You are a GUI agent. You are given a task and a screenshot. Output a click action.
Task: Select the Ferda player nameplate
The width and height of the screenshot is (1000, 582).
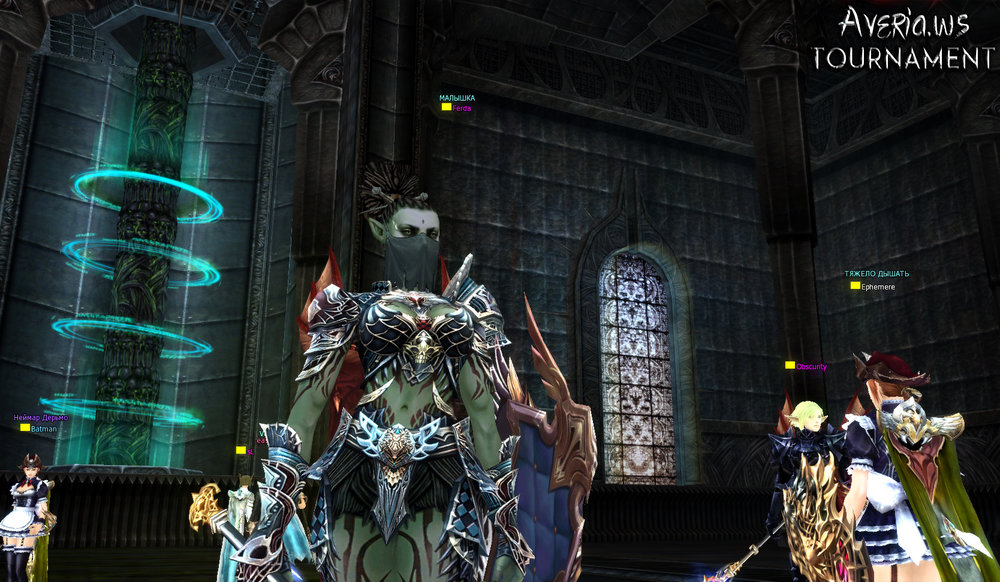point(461,108)
